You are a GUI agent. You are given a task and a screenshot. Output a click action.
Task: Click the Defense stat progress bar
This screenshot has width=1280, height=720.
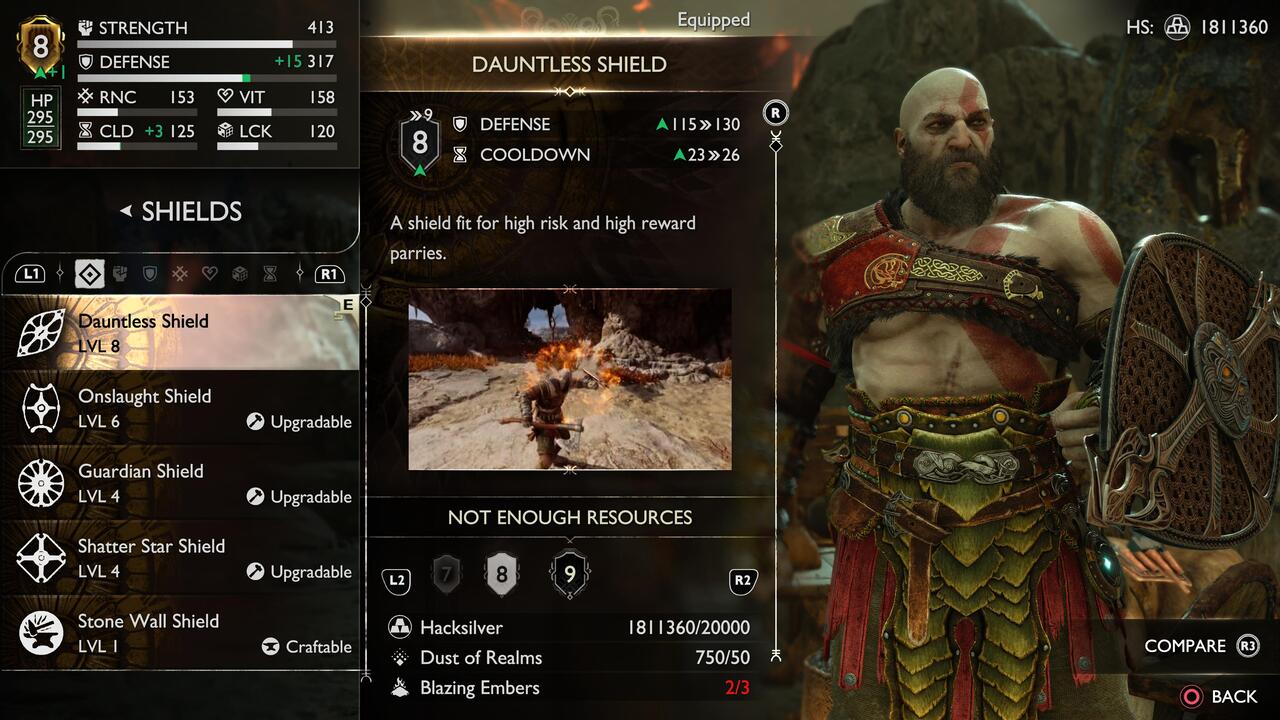coord(207,75)
